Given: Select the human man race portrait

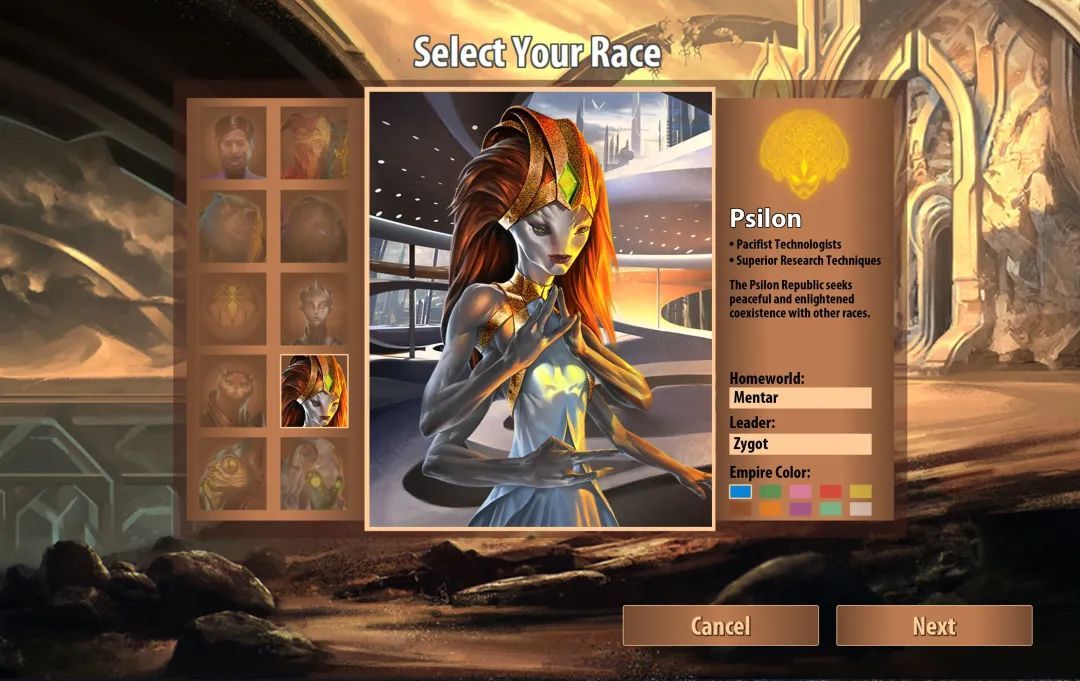Looking at the screenshot, I should point(232,145).
